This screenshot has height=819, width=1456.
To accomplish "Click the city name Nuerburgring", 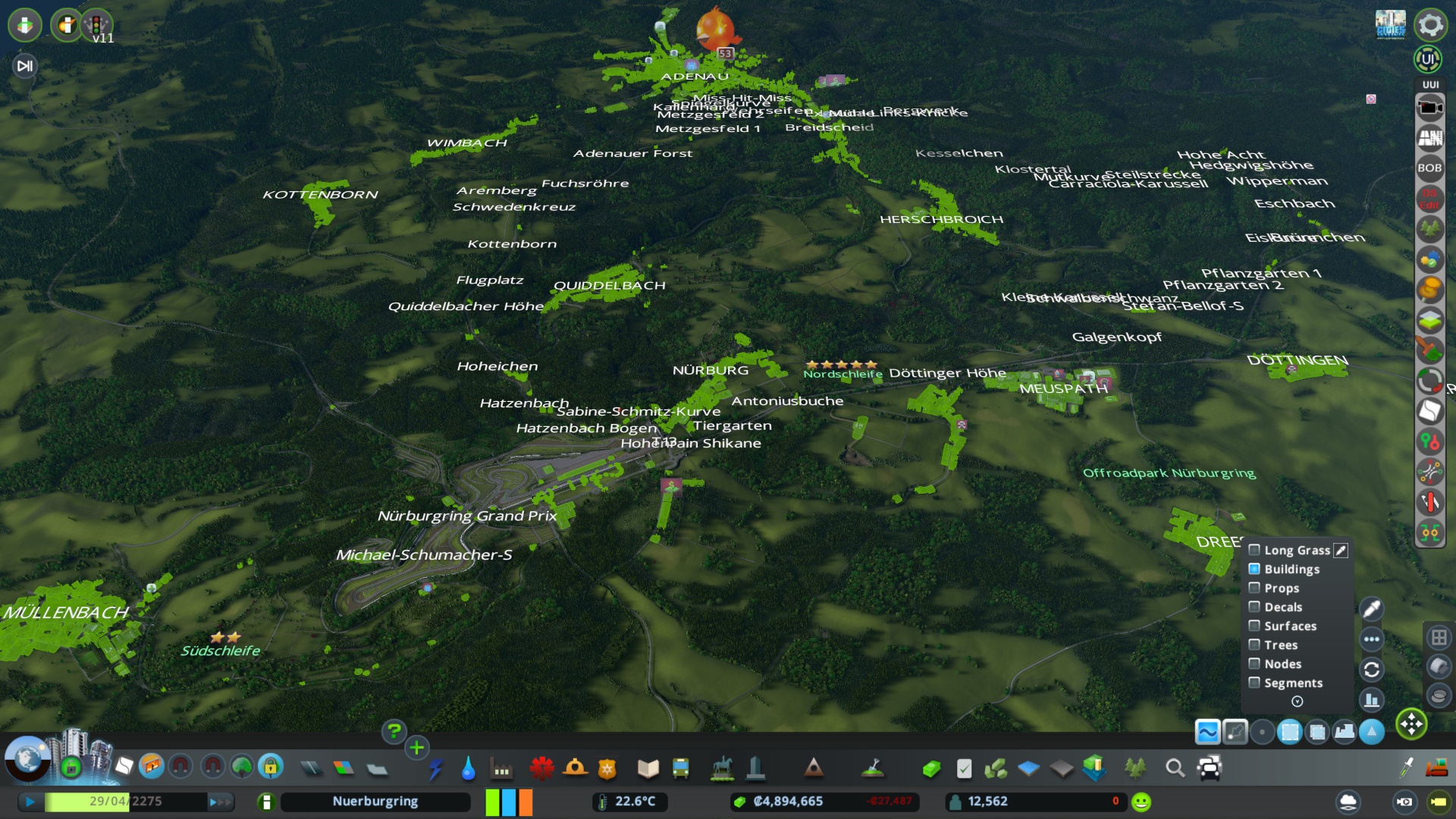I will pyautogui.click(x=375, y=801).
